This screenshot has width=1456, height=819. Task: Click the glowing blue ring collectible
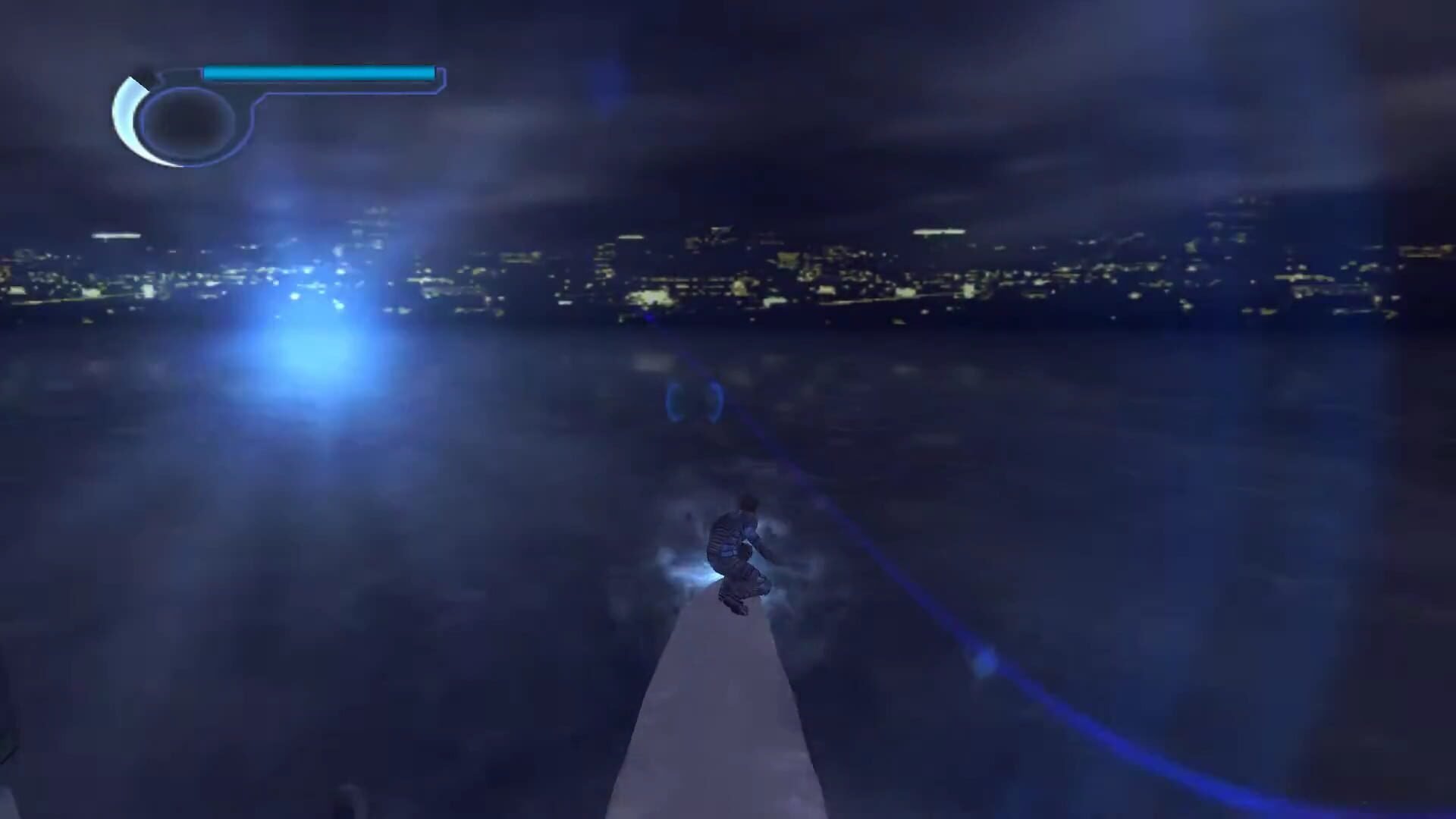click(x=694, y=402)
